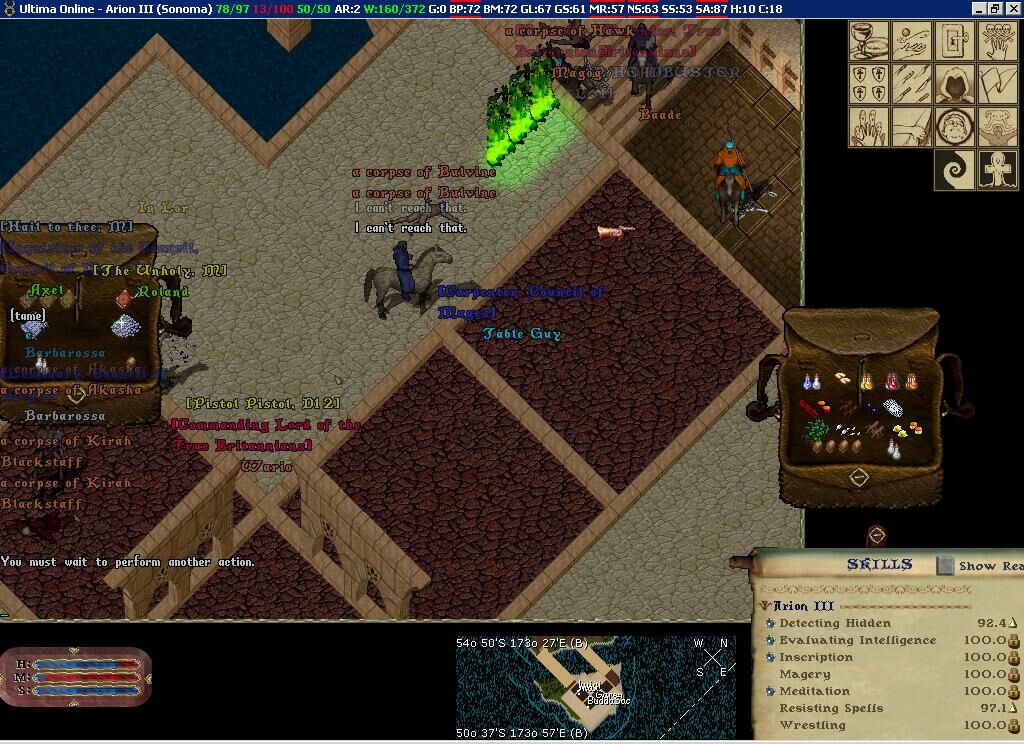
Task: Trigger the black spiral spell icon
Action: click(955, 169)
